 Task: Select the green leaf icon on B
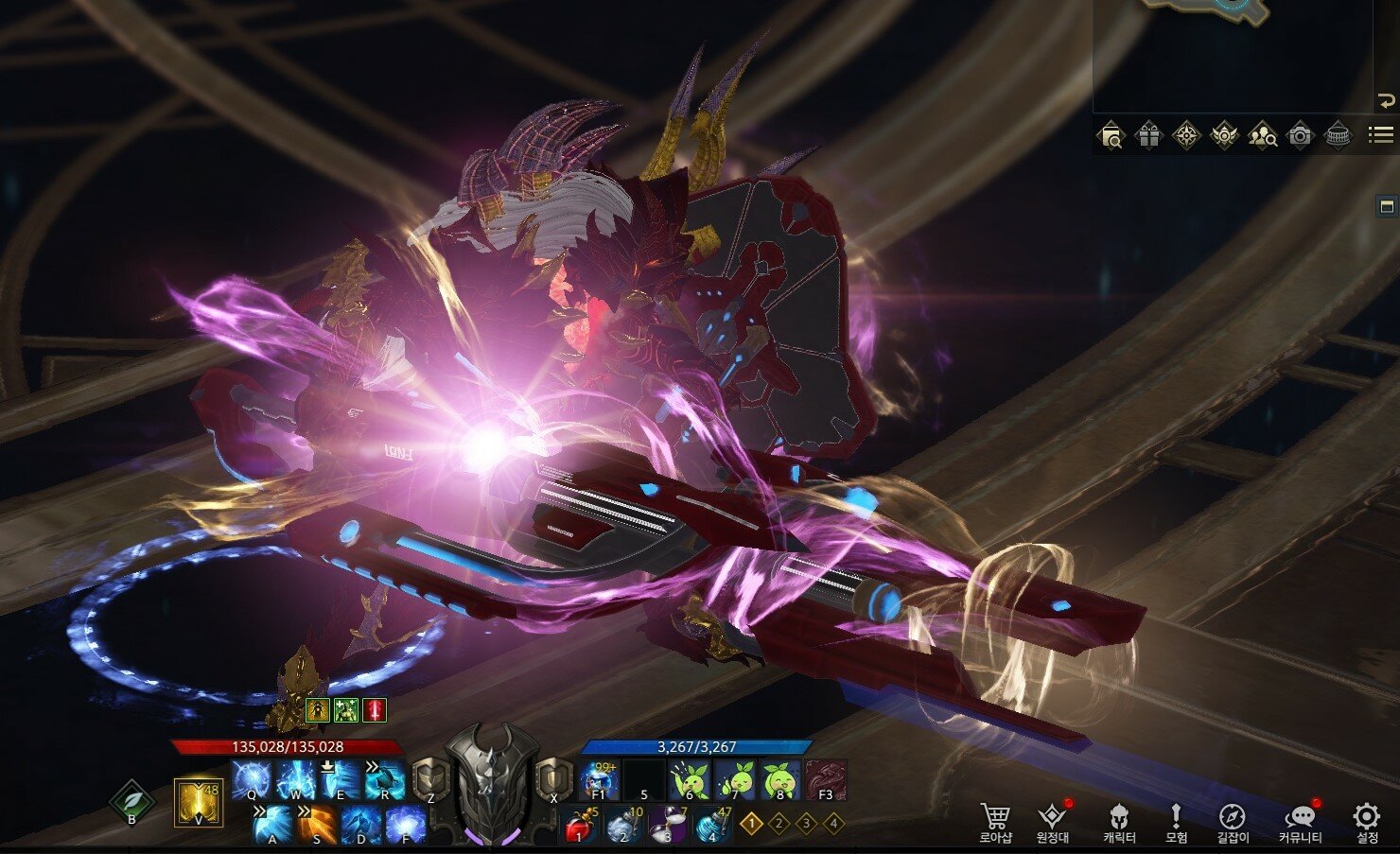(x=131, y=802)
